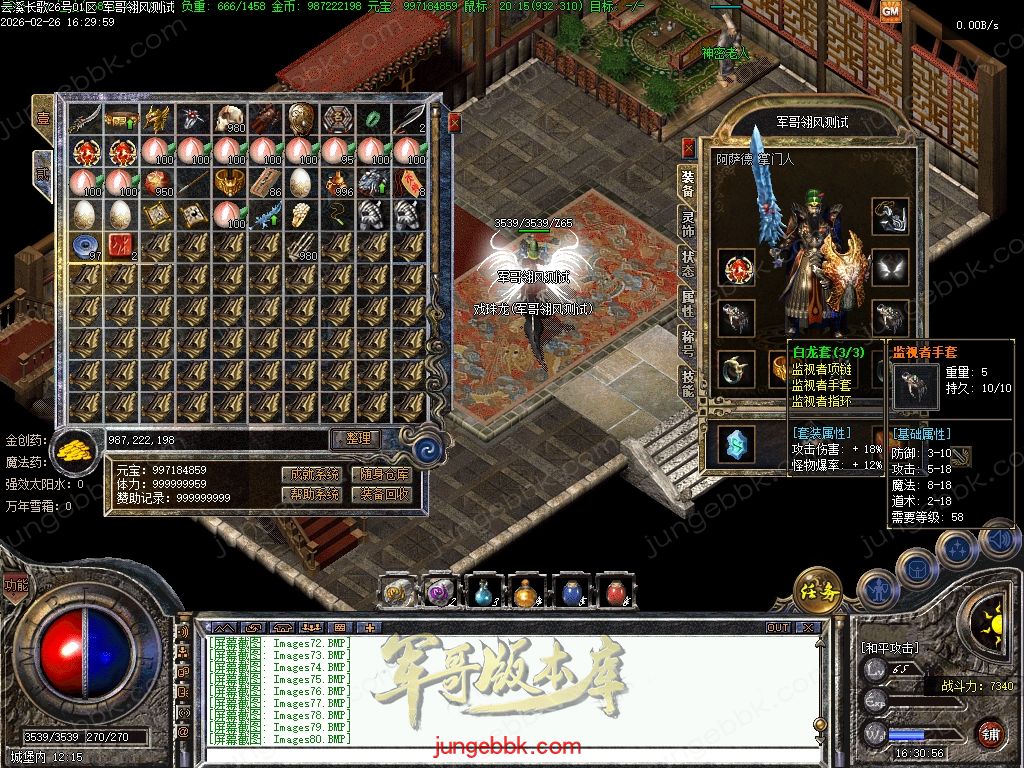
Task: Use the red potion in the hotbar
Action: point(614,593)
